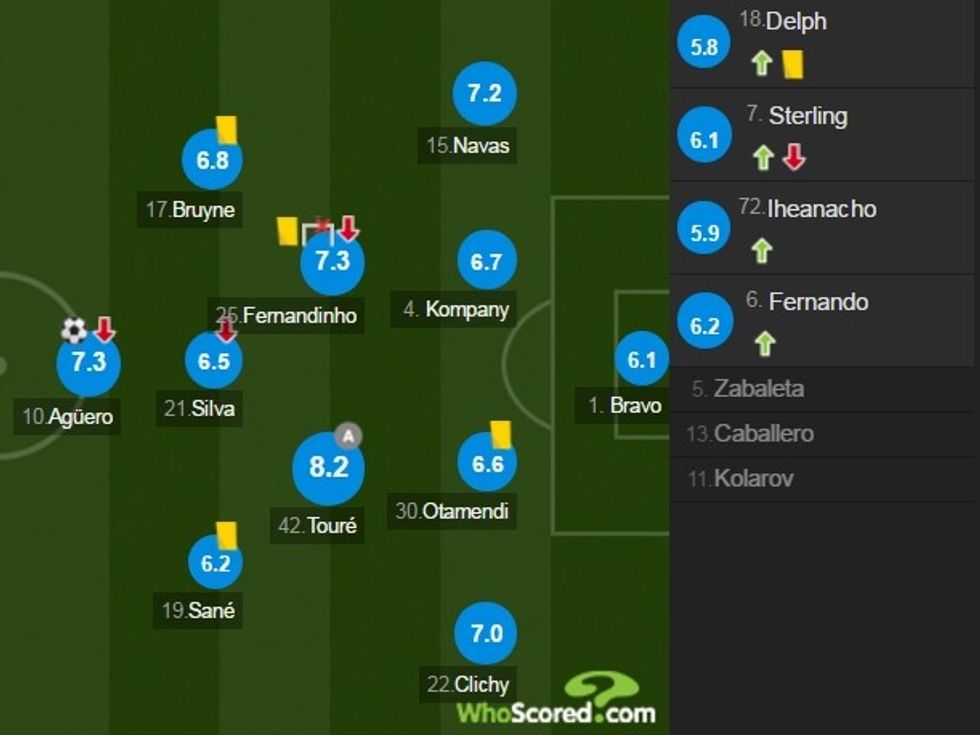
Task: Open De Bruyne's player rating bubble
Action: (x=212, y=160)
